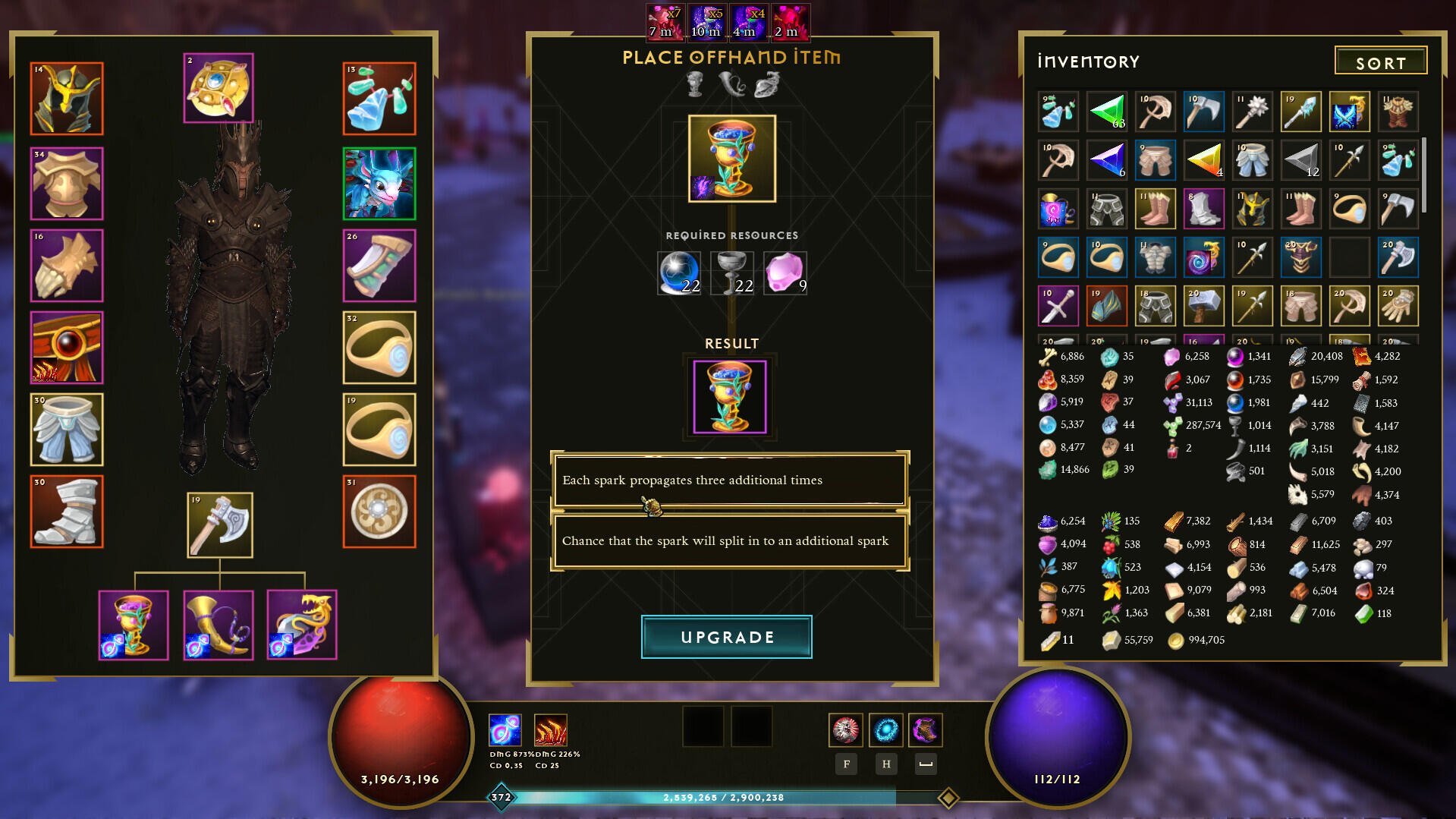
Task: Click the SORT button in the inventory panel
Action: point(1380,61)
